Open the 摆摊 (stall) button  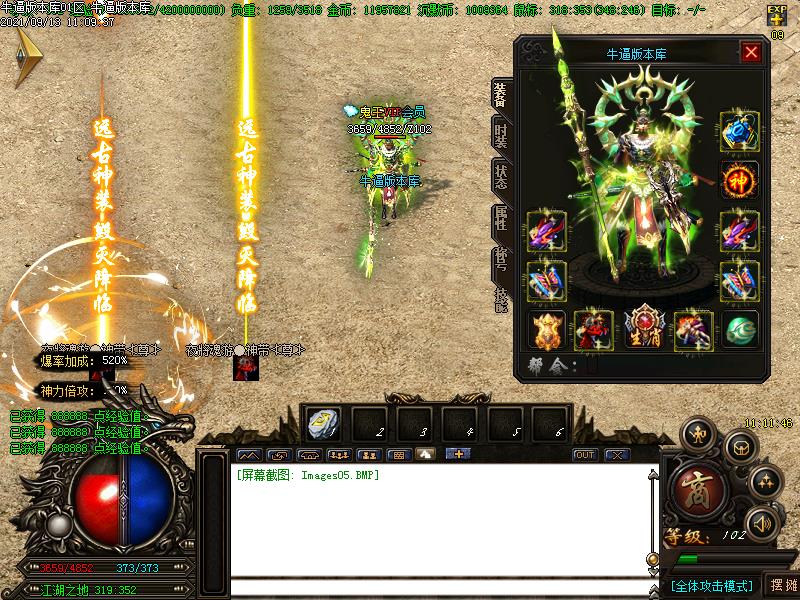click(781, 585)
